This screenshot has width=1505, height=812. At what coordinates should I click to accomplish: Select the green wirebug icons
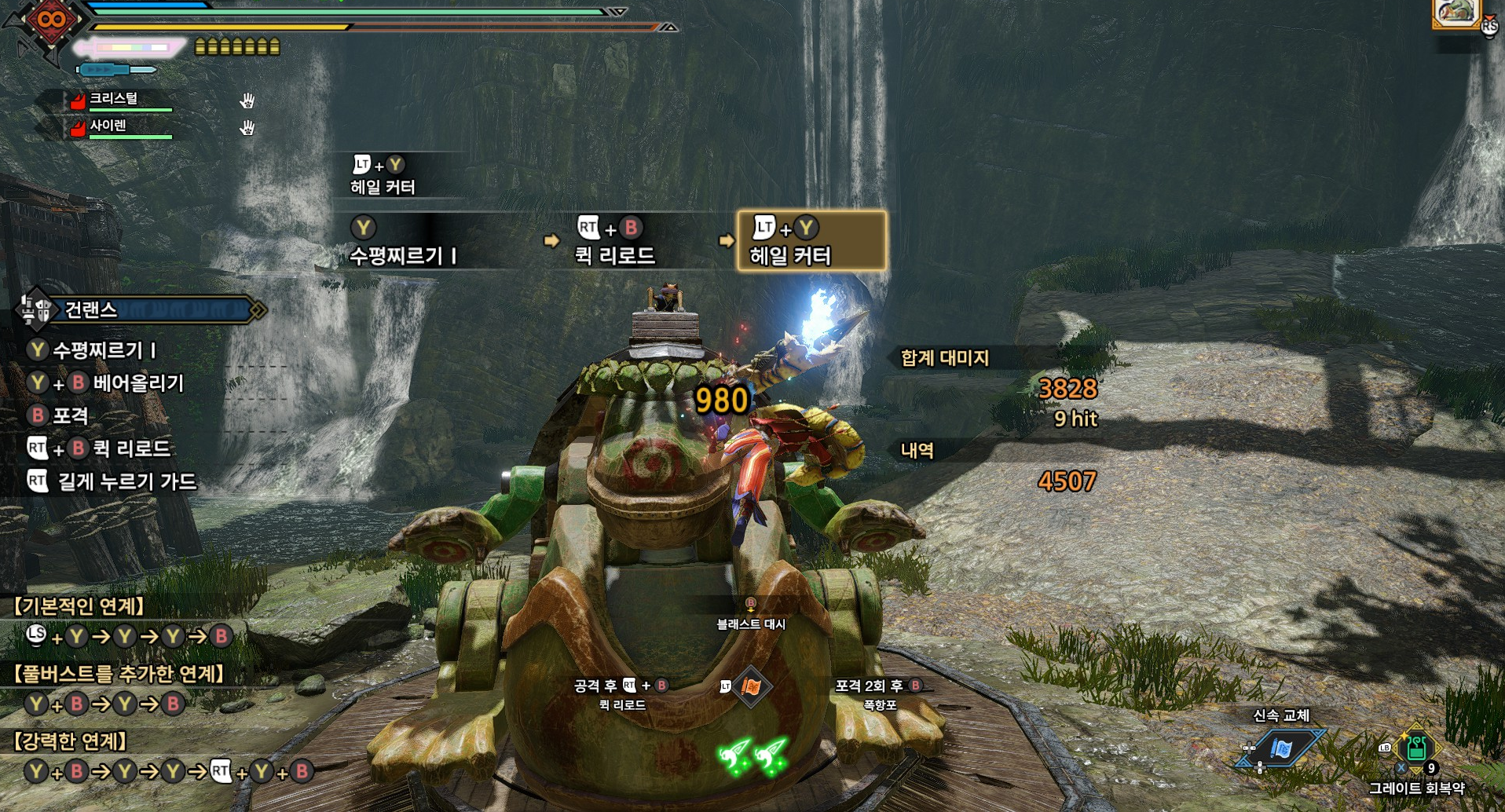point(752,755)
